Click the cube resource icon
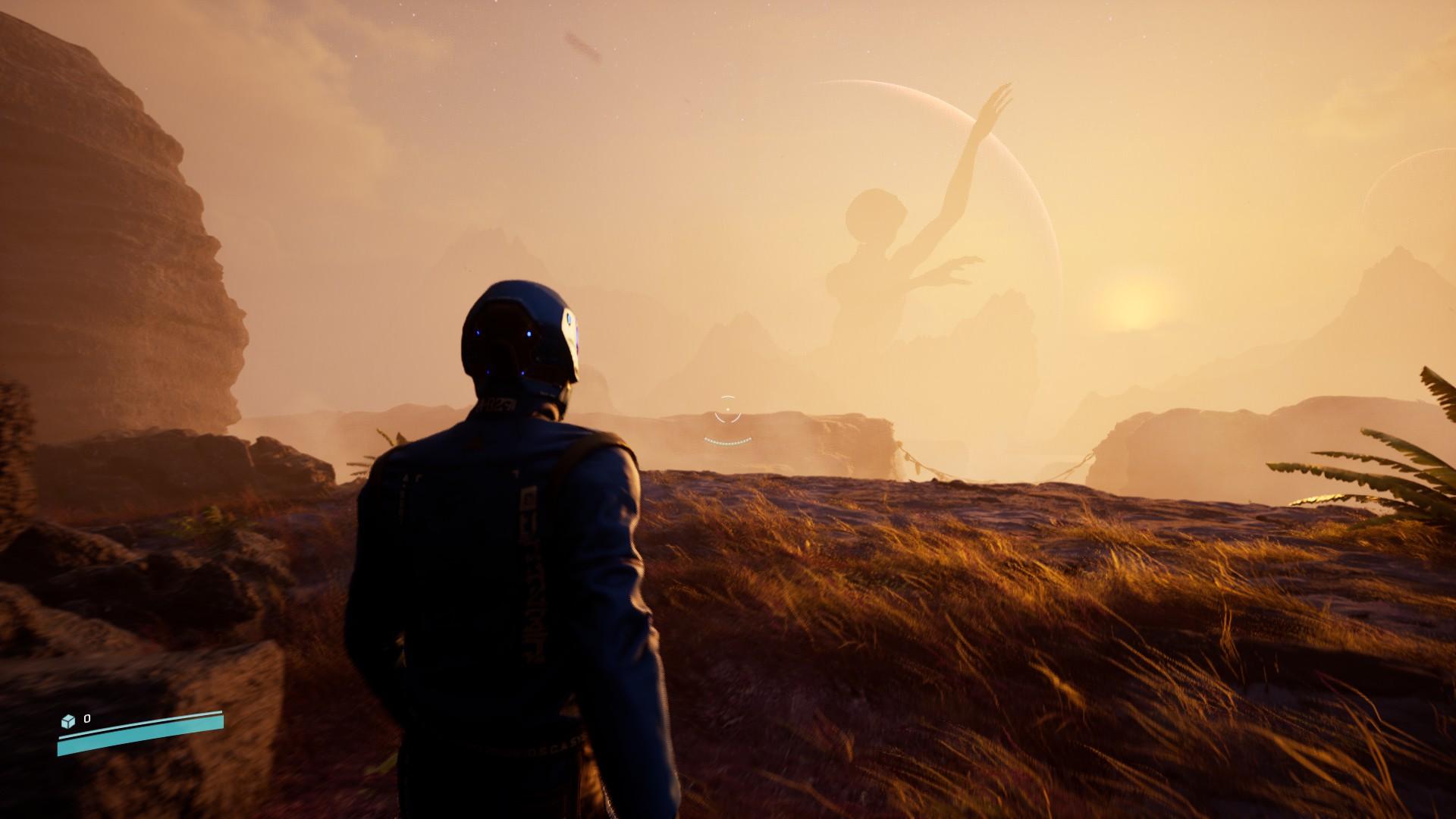The height and width of the screenshot is (819, 1456). pyautogui.click(x=68, y=720)
